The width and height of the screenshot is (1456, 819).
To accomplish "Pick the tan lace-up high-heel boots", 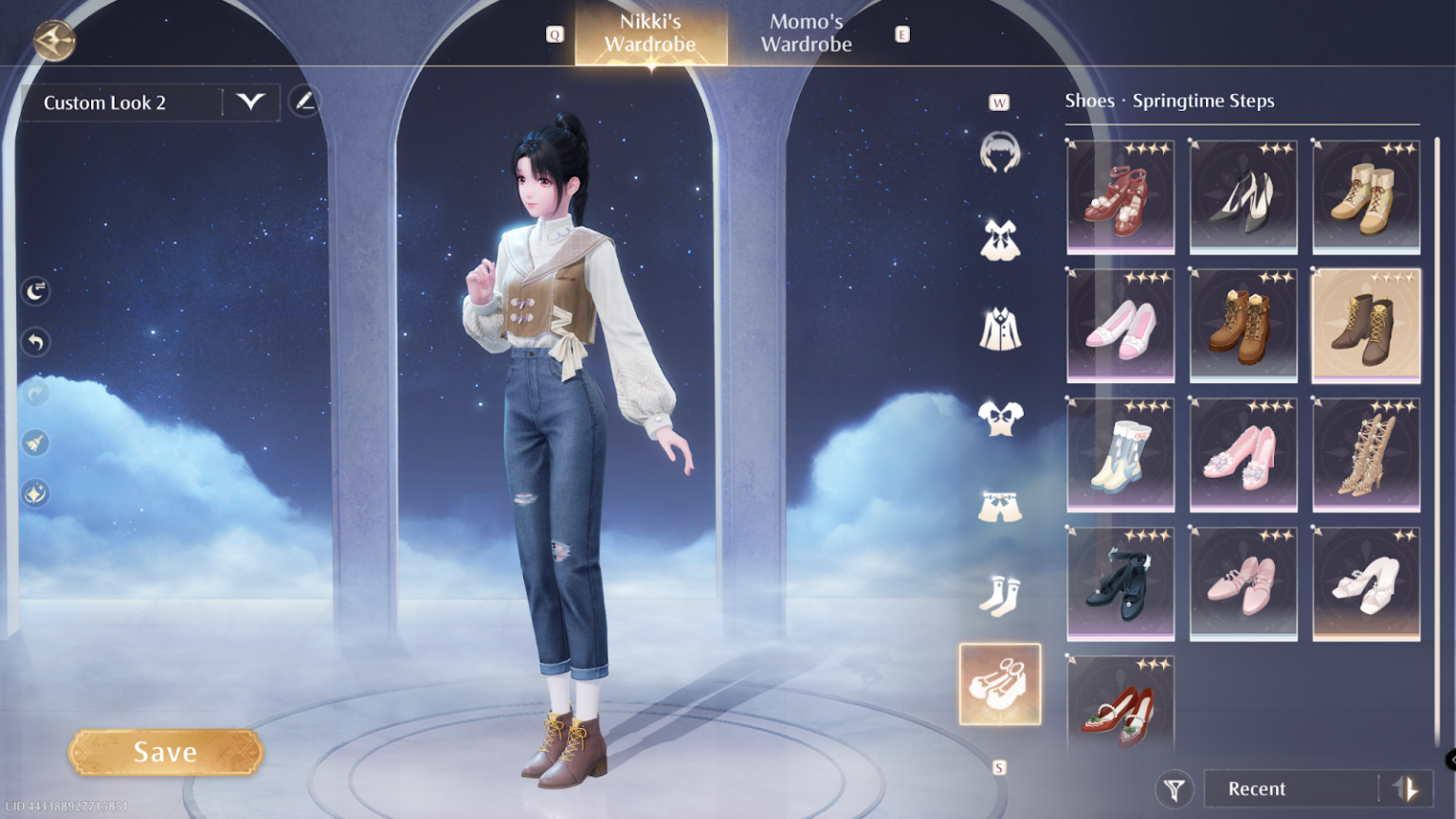I will pos(1366,454).
